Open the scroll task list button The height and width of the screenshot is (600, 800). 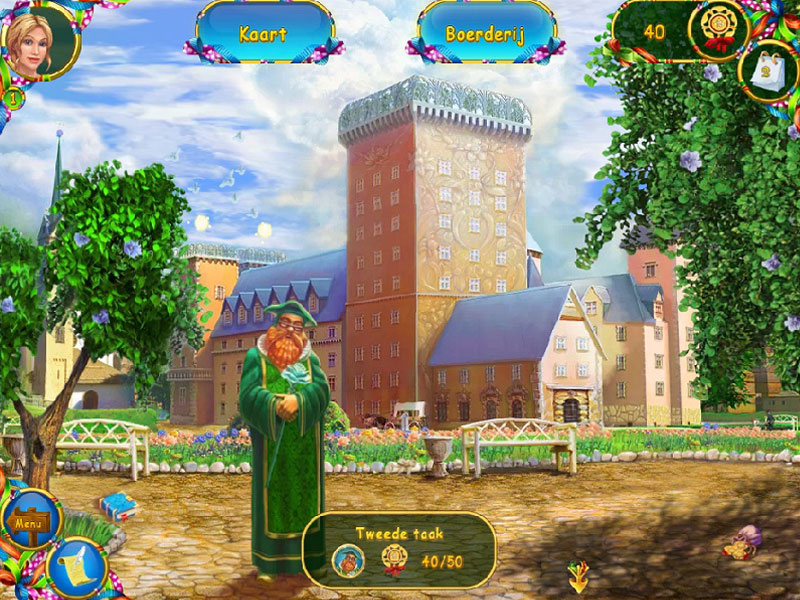(x=75, y=567)
